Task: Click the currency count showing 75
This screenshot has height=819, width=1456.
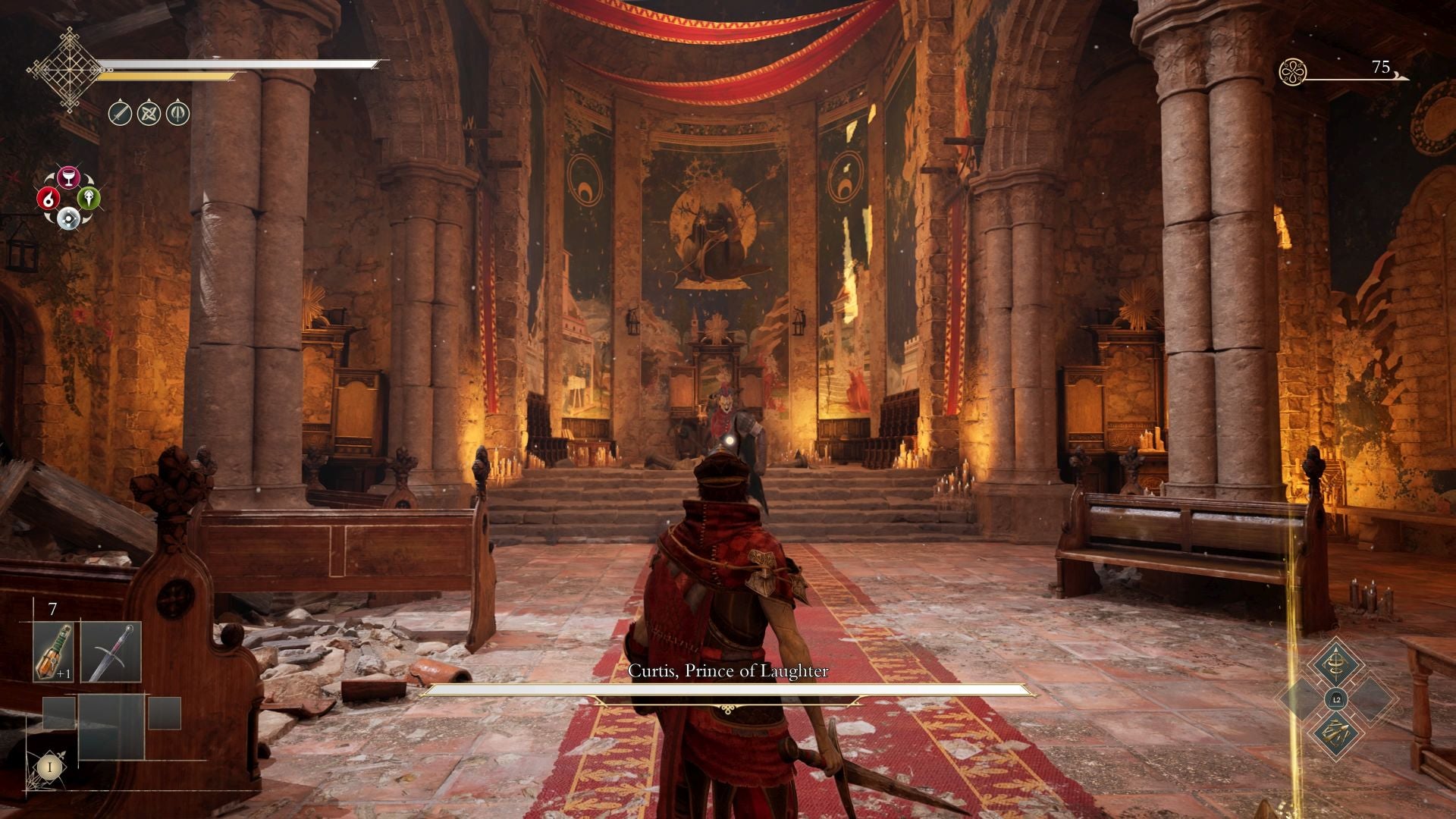Action: point(1380,68)
